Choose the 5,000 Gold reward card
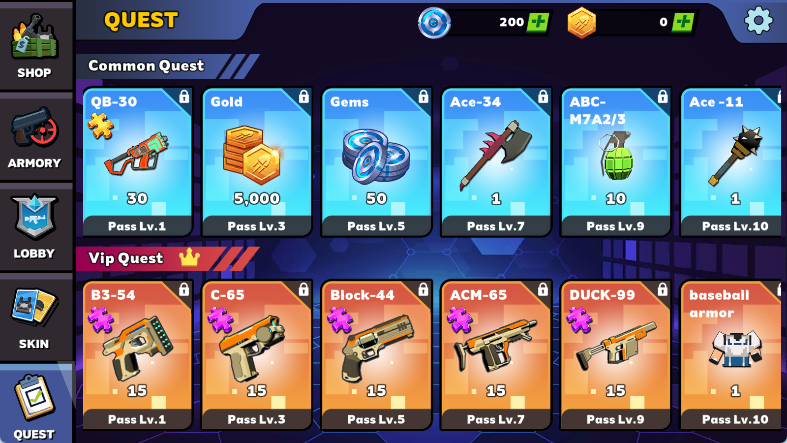This screenshot has width=787, height=443. coord(257,161)
